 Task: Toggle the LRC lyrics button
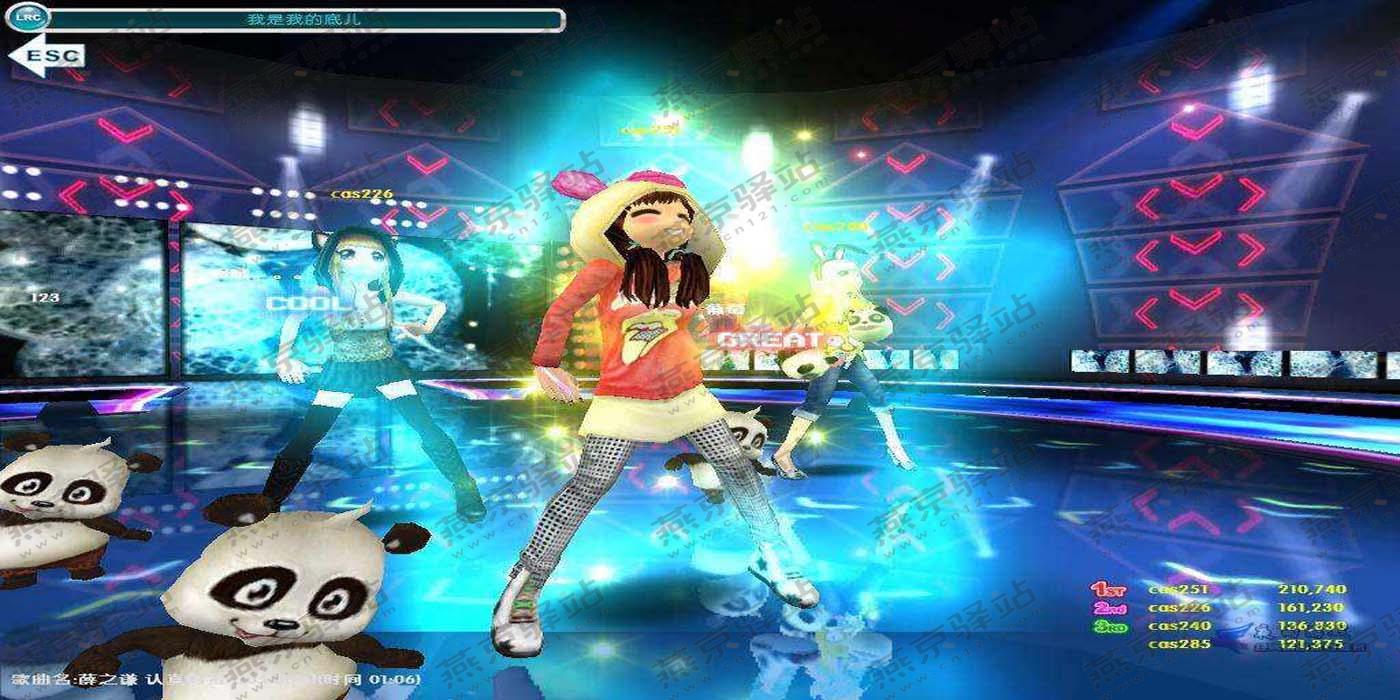coord(26,17)
